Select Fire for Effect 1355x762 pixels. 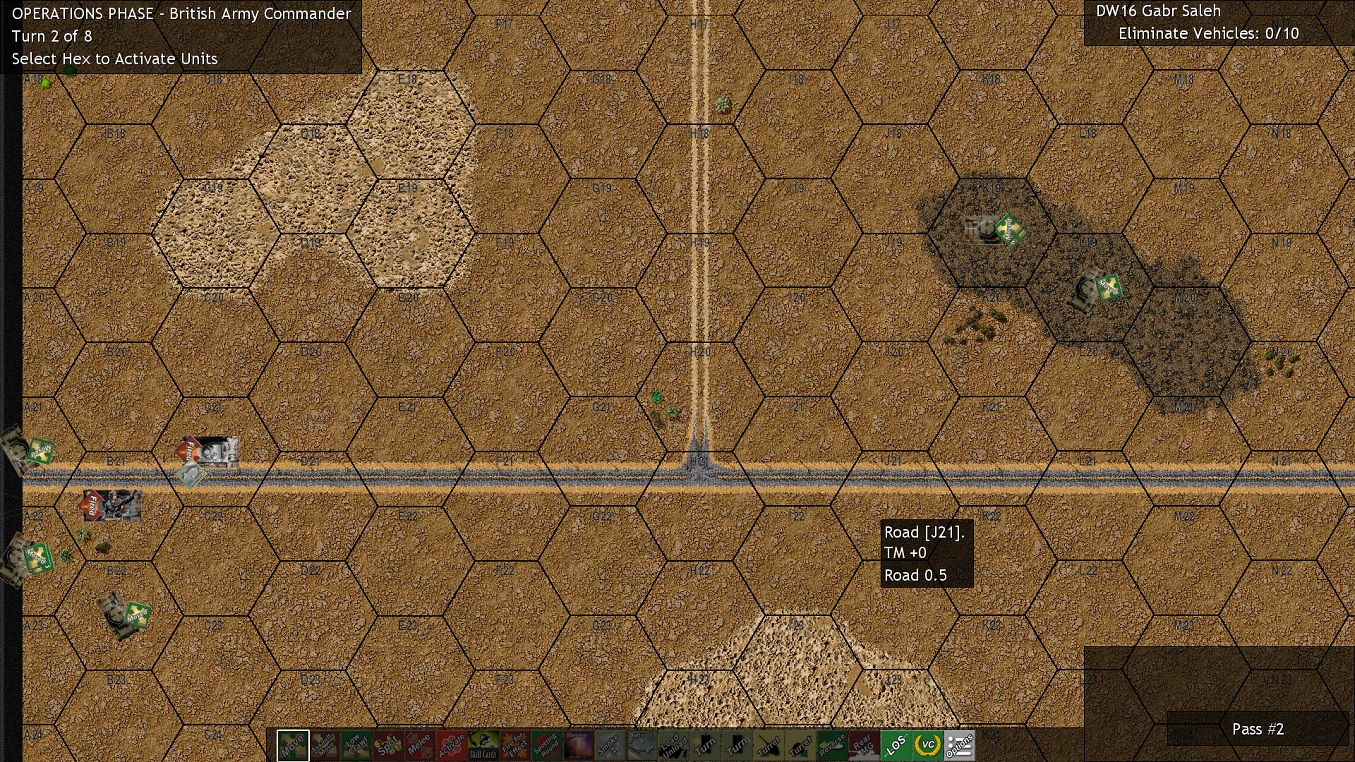point(513,746)
